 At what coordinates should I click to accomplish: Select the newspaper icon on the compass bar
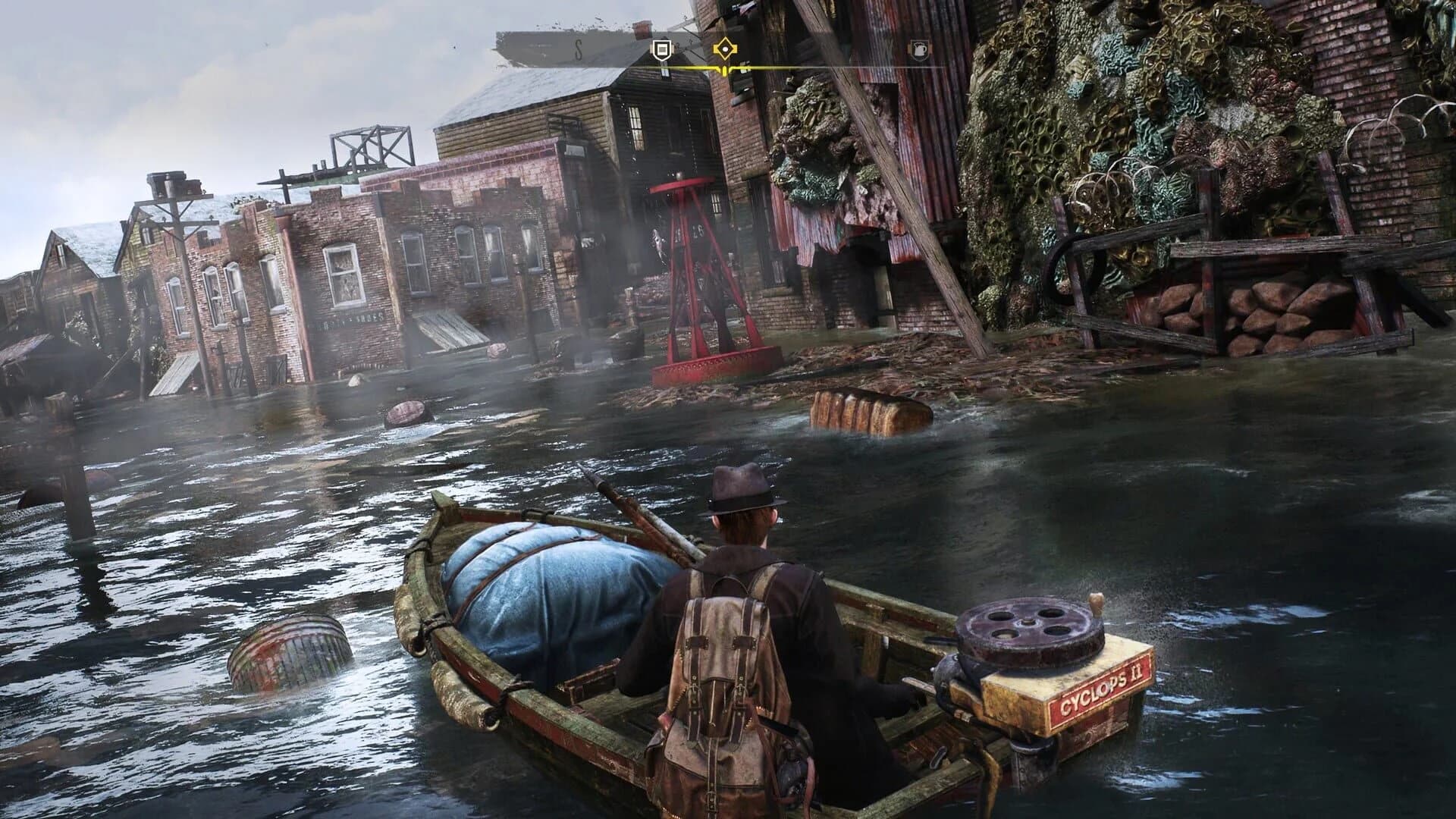click(661, 49)
